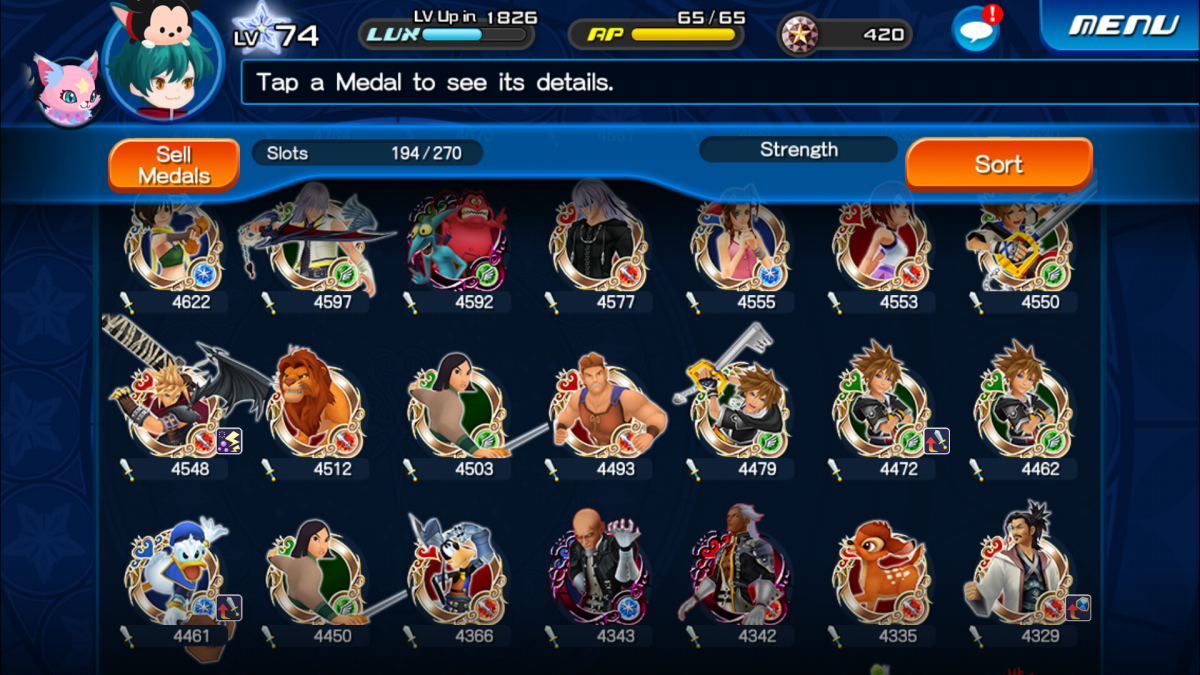Tap the Sell Medals button
Screen dimensions: 1200x675
pos(174,165)
